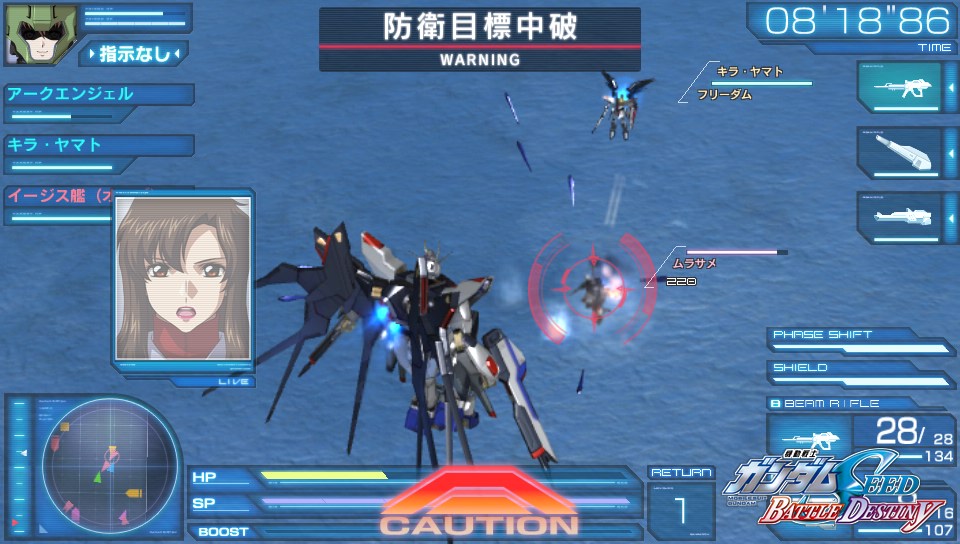Select the red イージス艦 list entry
Image resolution: width=960 pixels, height=544 pixels.
tap(62, 196)
